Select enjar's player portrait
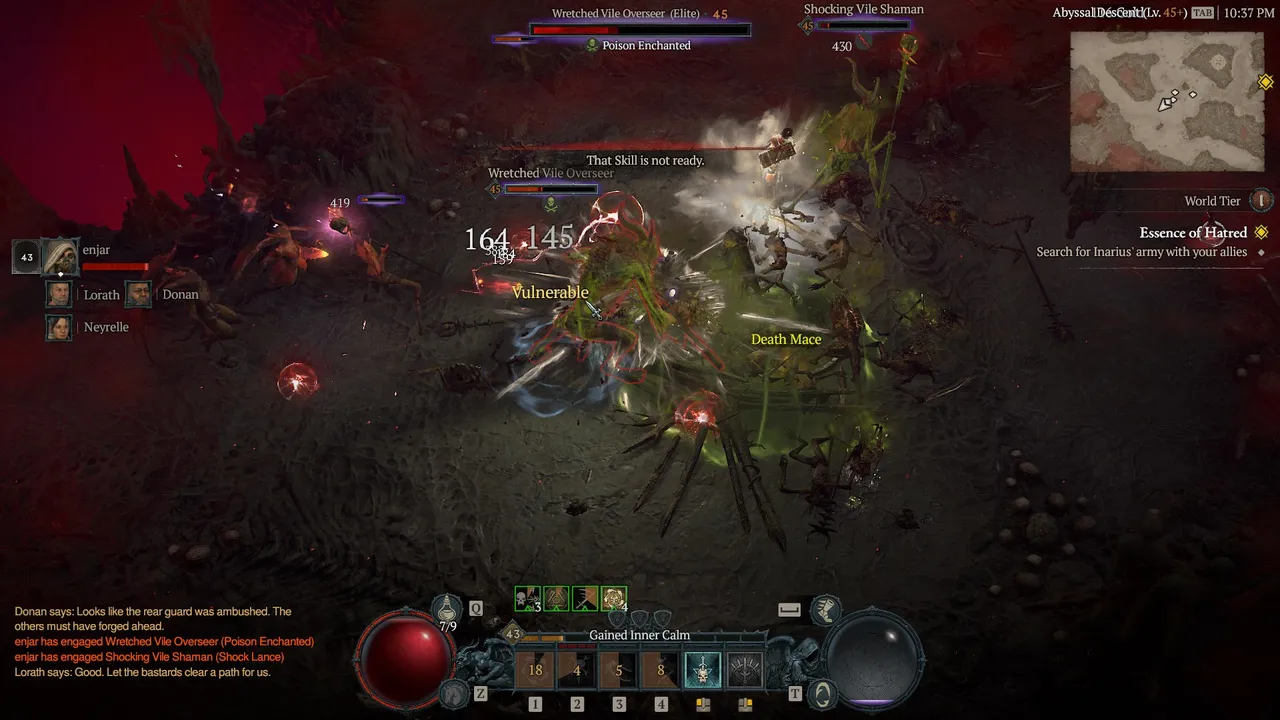 pyautogui.click(x=60, y=257)
